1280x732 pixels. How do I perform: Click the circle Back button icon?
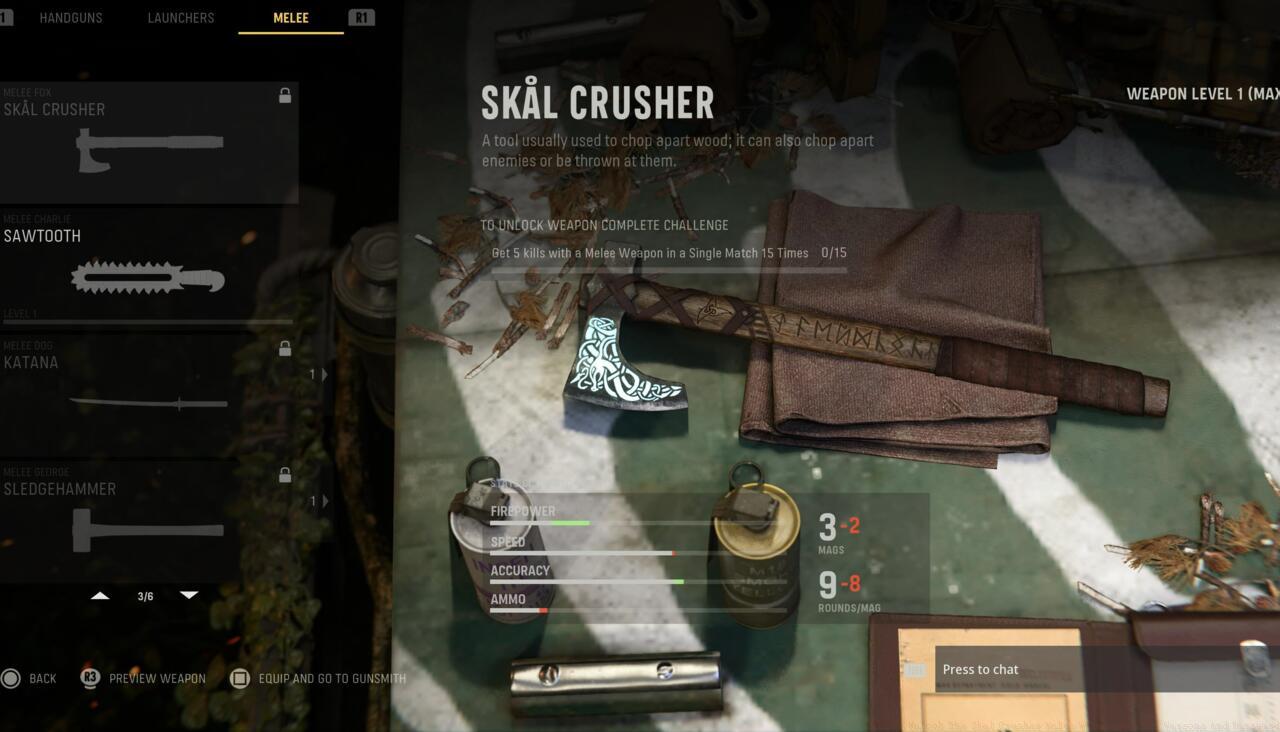pyautogui.click(x=10, y=678)
